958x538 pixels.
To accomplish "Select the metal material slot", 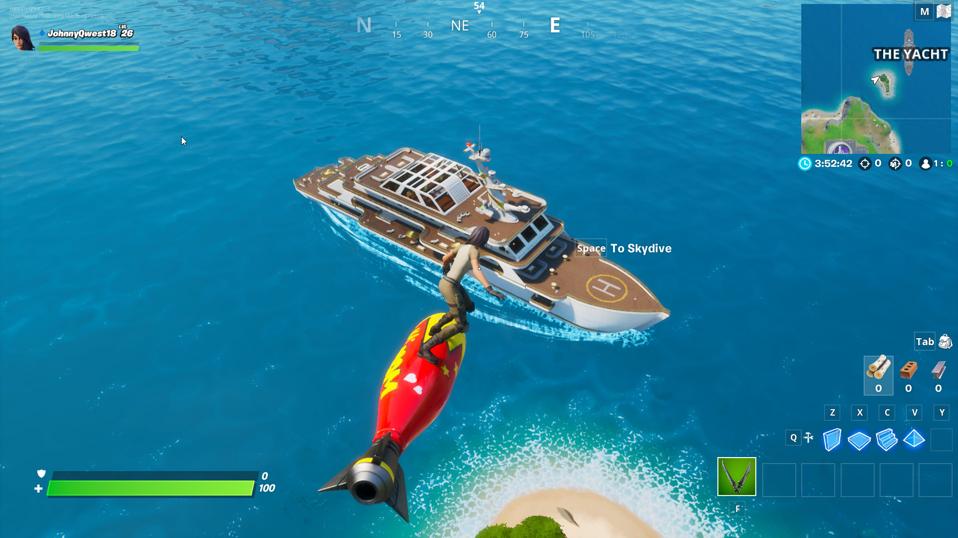I will [x=938, y=370].
